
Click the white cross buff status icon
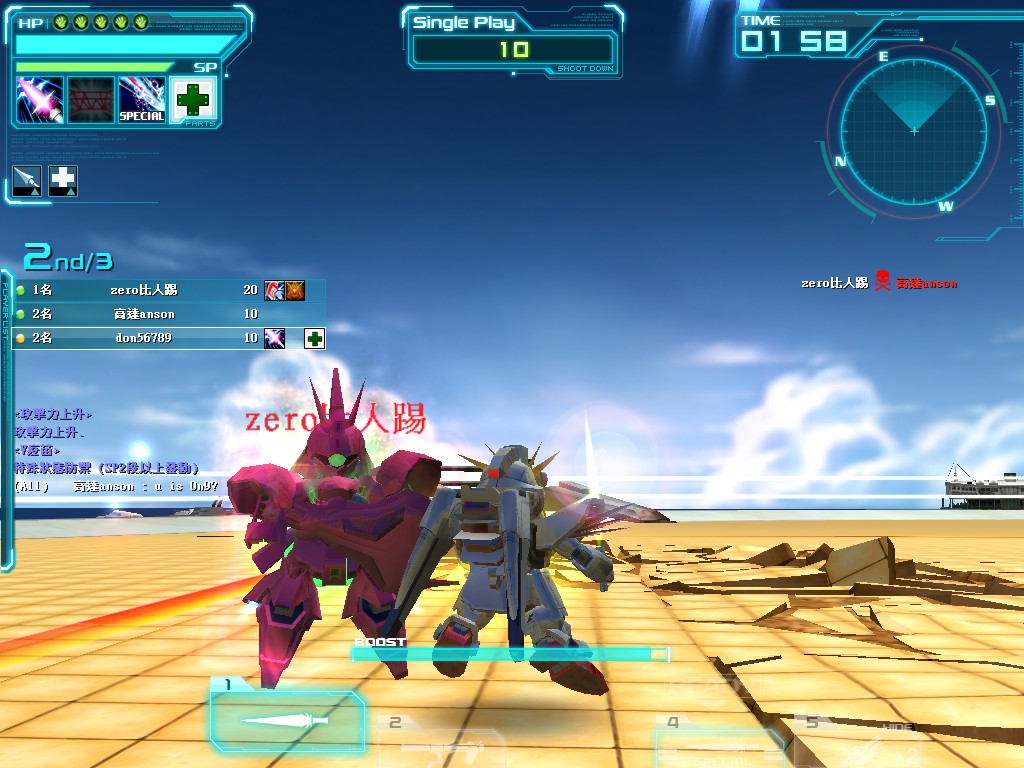[63, 180]
